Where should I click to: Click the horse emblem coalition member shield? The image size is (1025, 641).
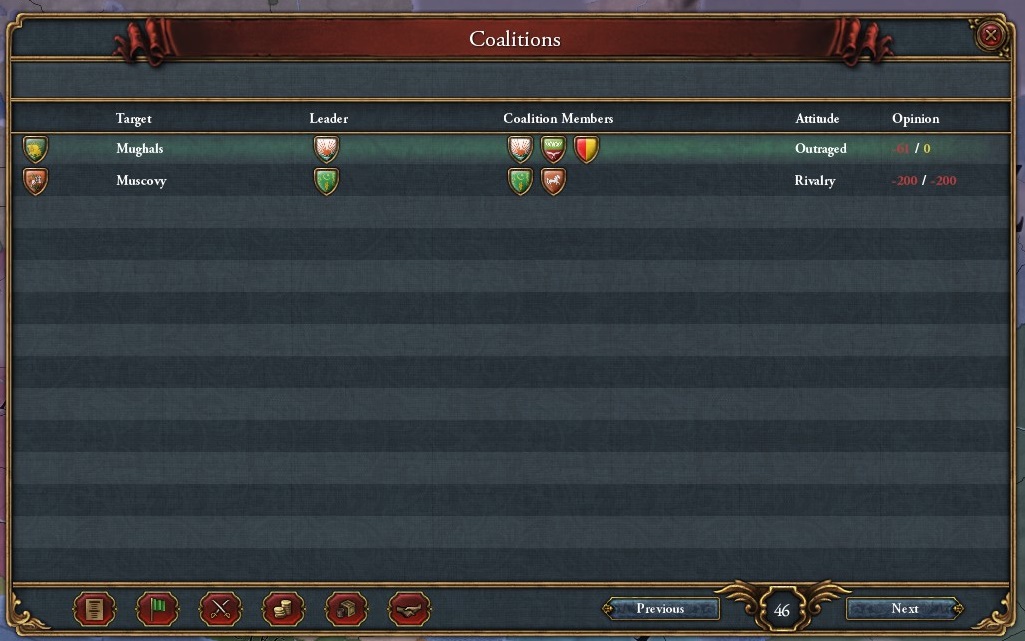(553, 181)
